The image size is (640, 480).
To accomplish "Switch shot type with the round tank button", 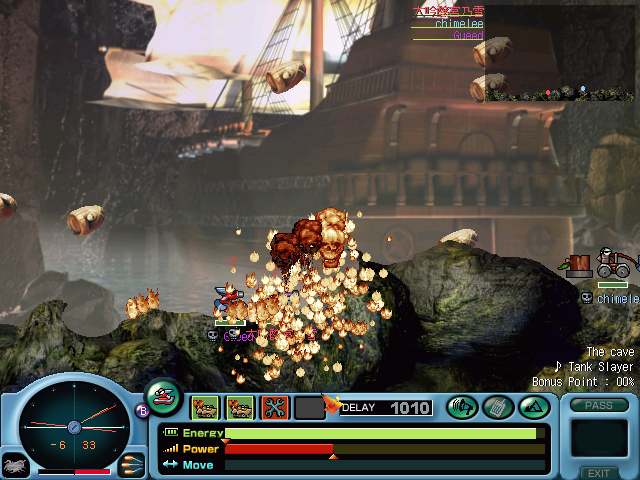I will [x=163, y=397].
